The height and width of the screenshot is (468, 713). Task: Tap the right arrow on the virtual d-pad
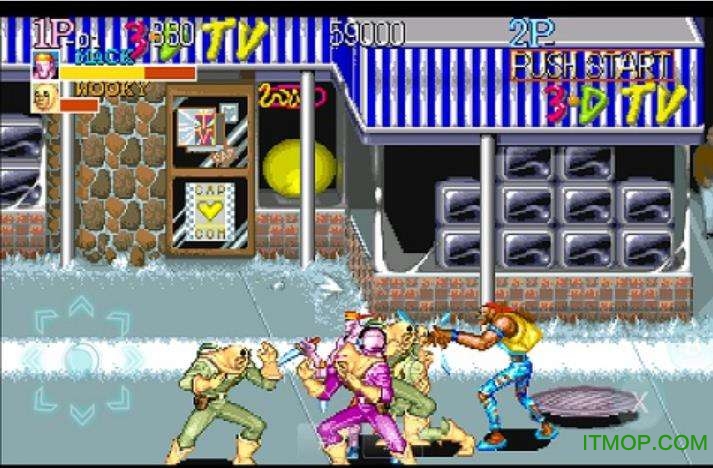130,357
